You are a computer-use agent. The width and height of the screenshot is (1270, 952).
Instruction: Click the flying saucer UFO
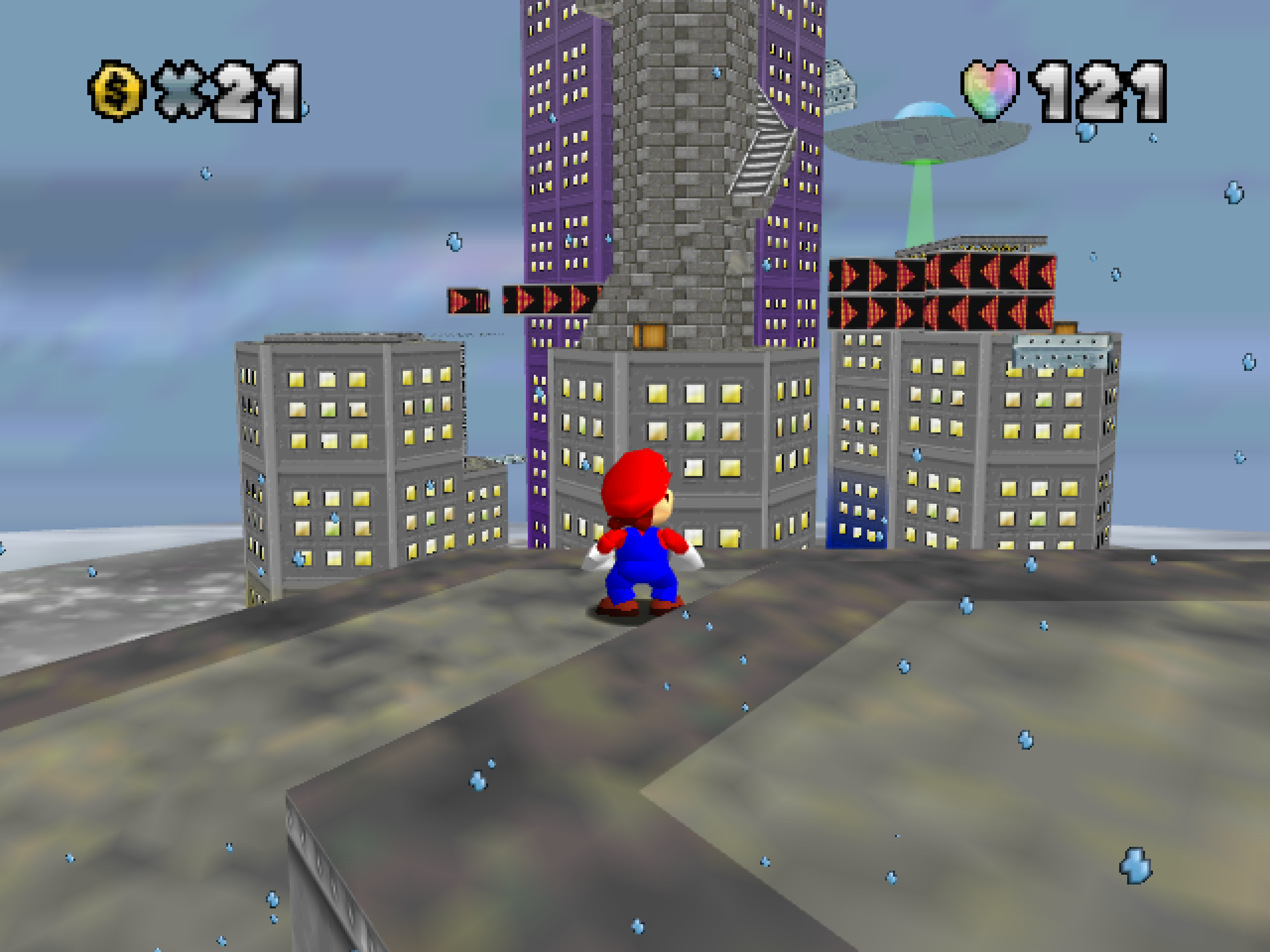tap(924, 132)
